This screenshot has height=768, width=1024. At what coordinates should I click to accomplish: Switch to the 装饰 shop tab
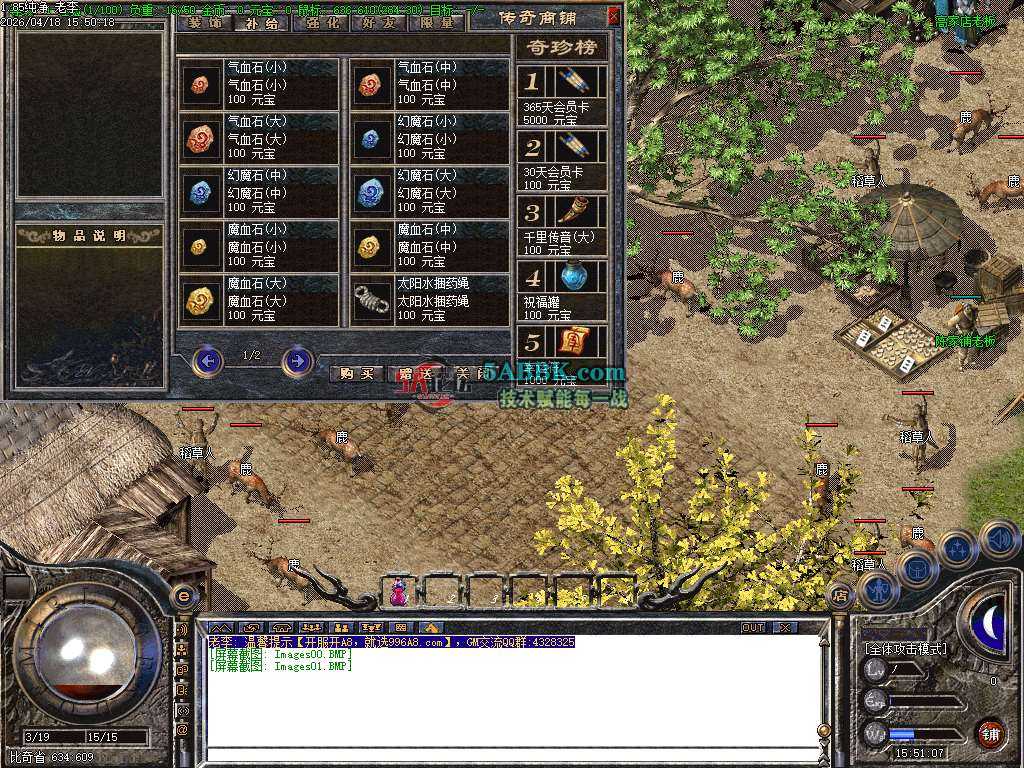[206, 23]
